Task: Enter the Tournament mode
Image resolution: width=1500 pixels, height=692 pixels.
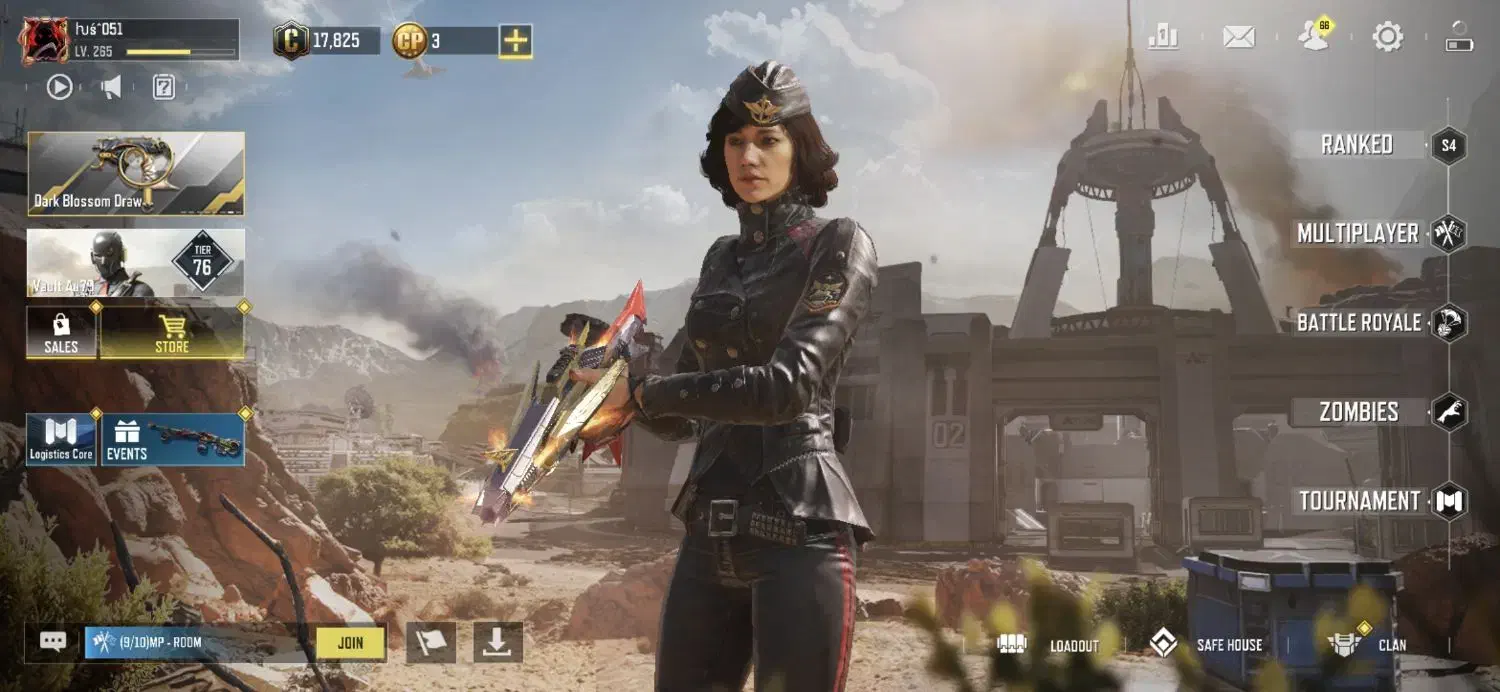Action: coord(1359,501)
